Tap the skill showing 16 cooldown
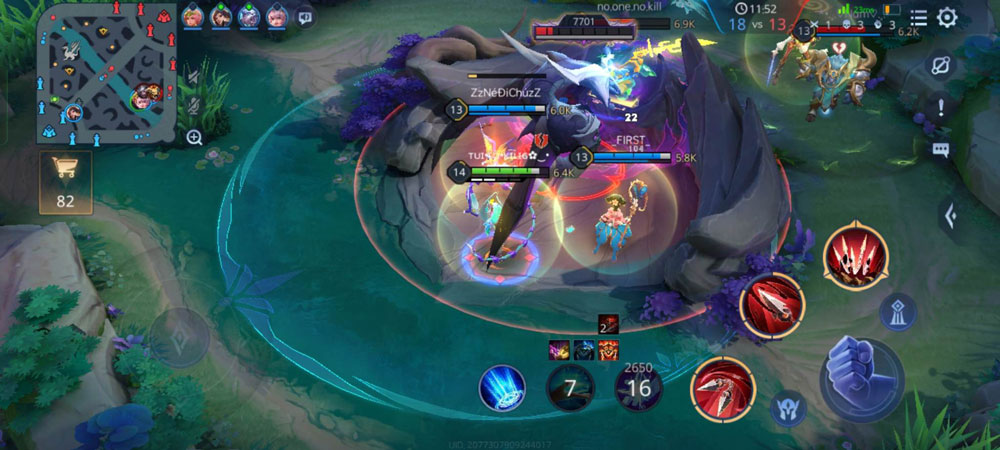The height and width of the screenshot is (450, 1000). click(638, 387)
